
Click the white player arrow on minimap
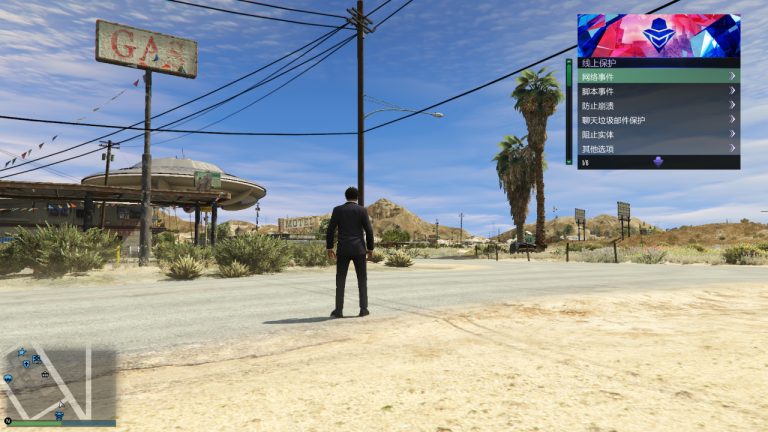(x=59, y=406)
